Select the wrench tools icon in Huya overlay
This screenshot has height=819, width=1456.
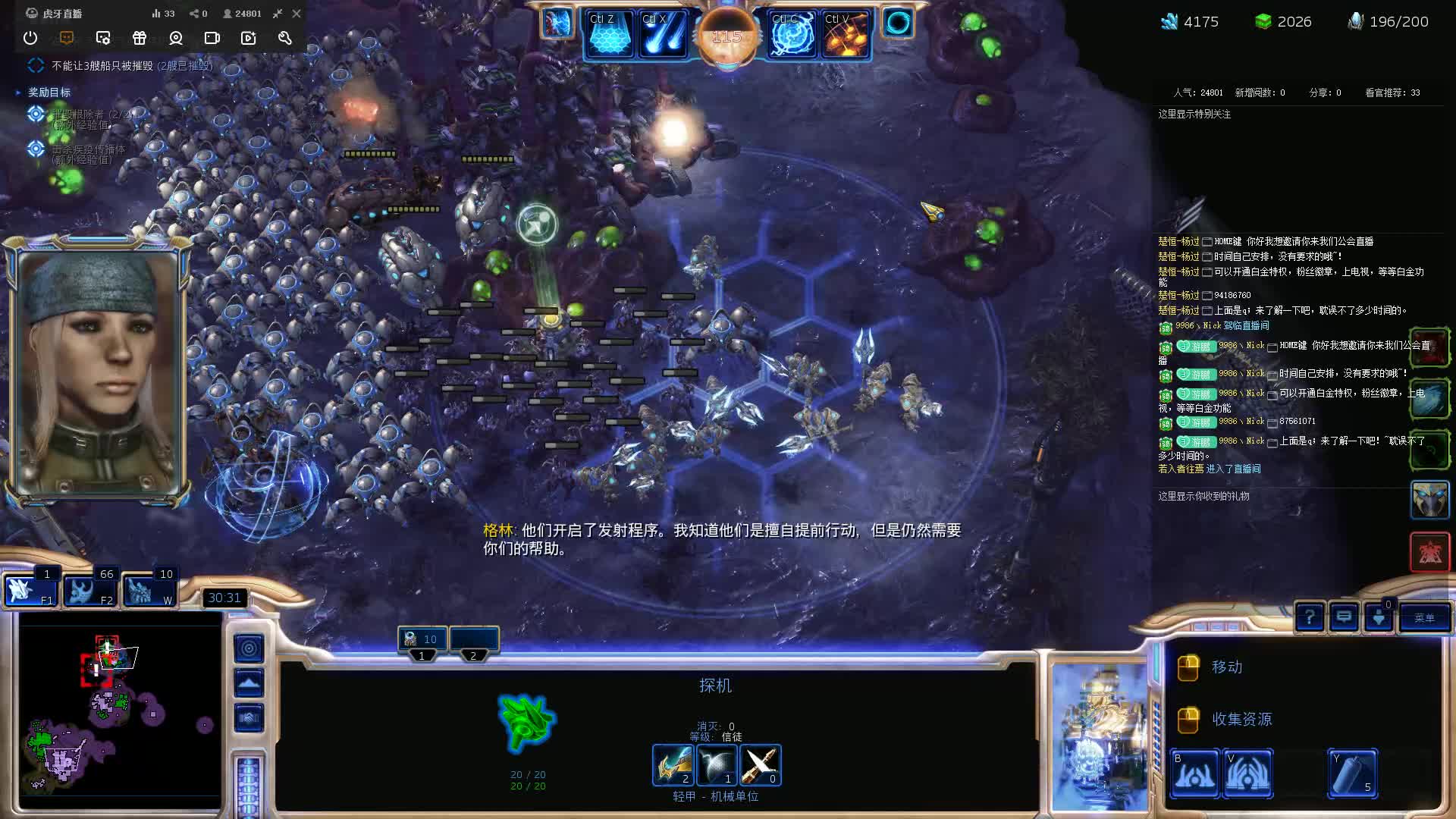(284, 38)
